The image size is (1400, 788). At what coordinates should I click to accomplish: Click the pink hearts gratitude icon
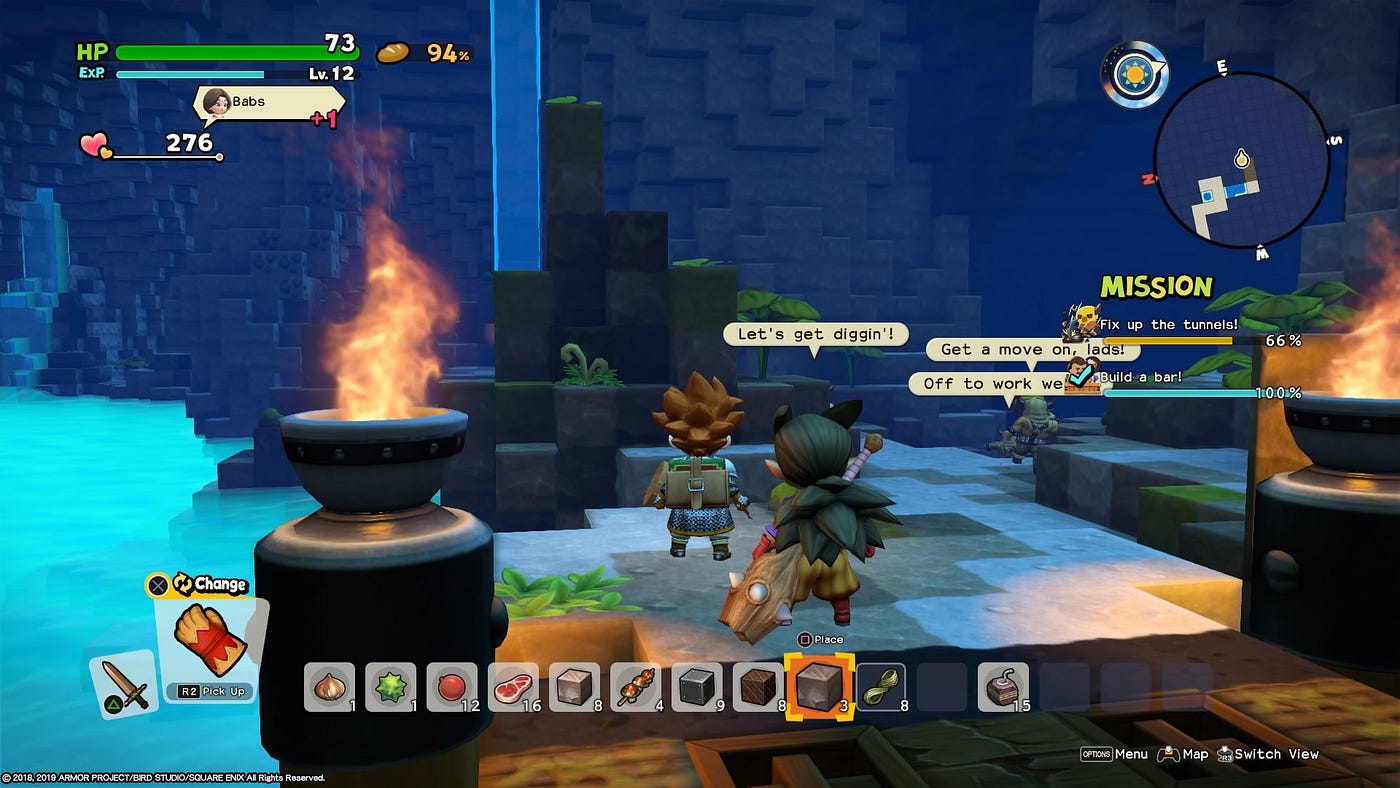96,146
